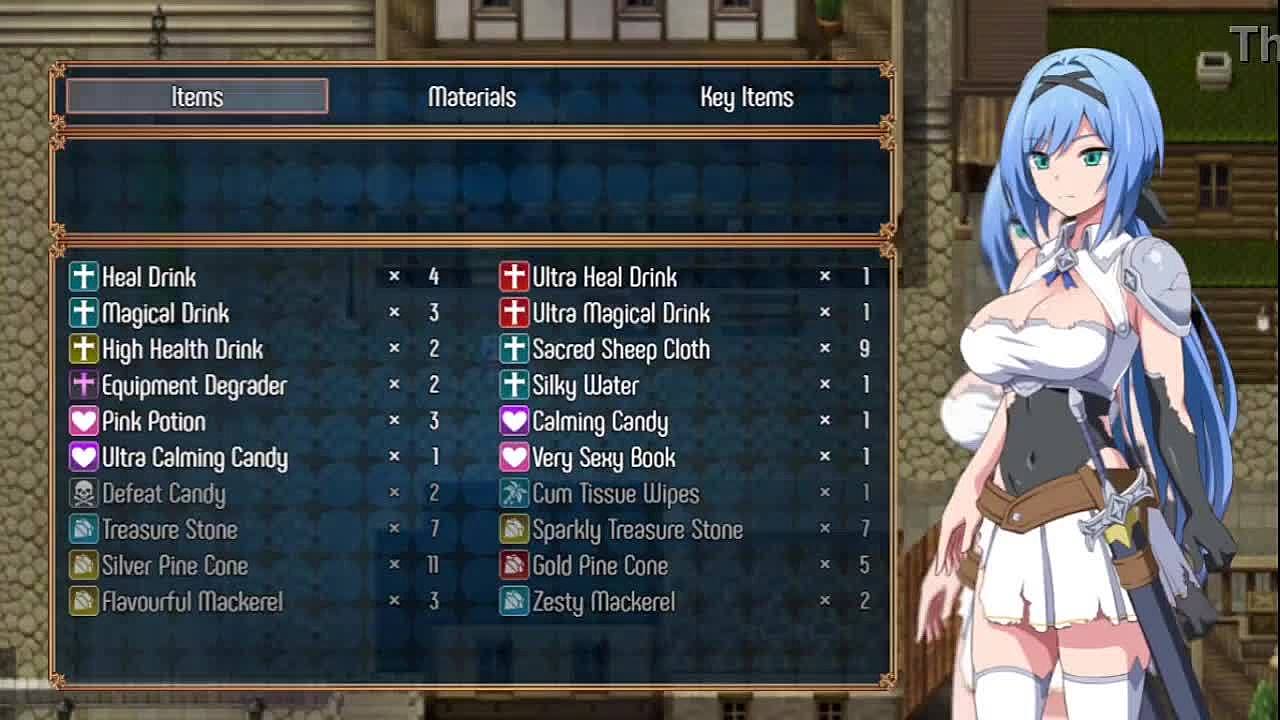The height and width of the screenshot is (720, 1280).
Task: Switch to the Items tab
Action: 197,97
